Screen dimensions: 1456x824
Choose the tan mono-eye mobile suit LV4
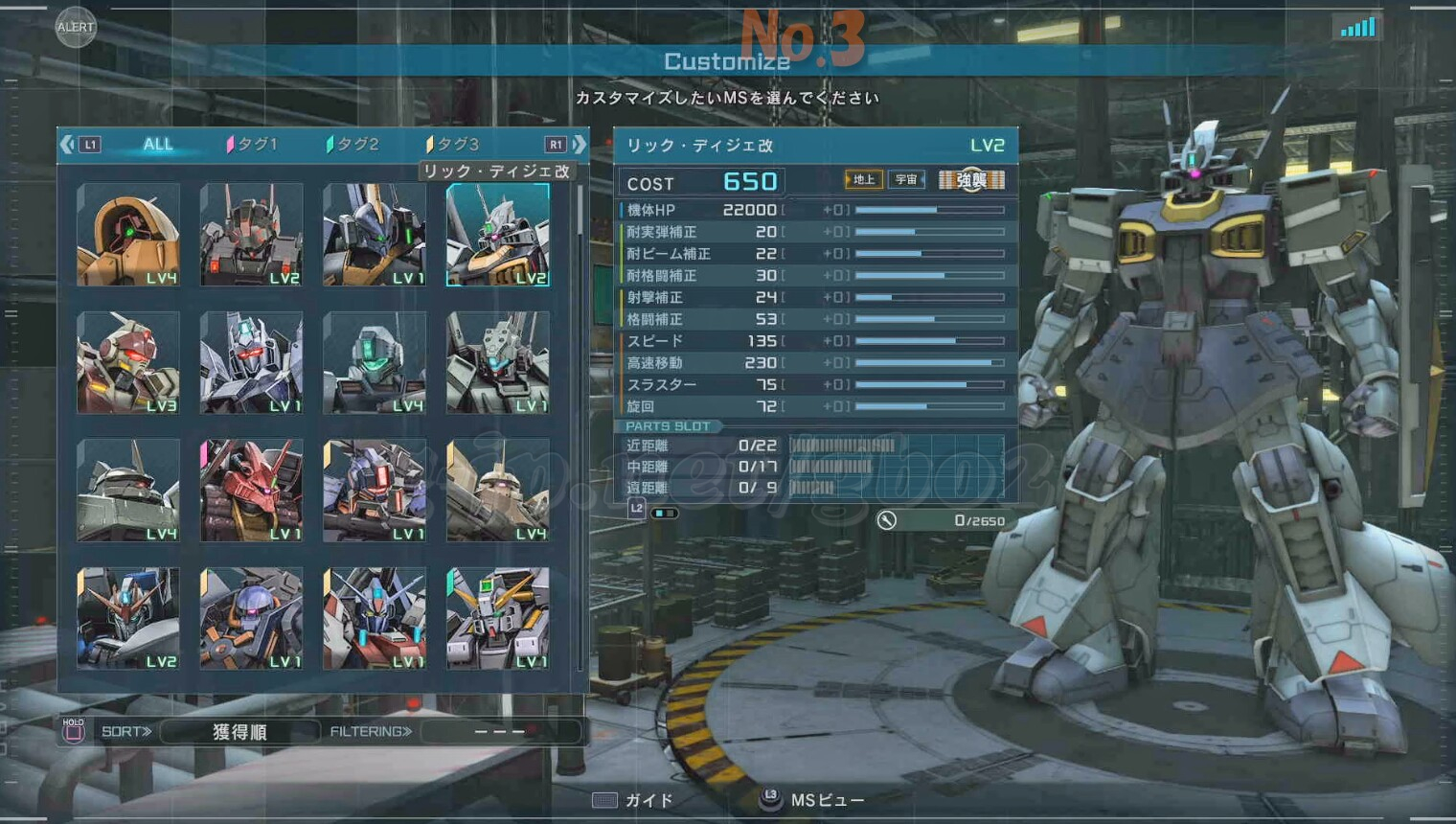click(x=128, y=235)
